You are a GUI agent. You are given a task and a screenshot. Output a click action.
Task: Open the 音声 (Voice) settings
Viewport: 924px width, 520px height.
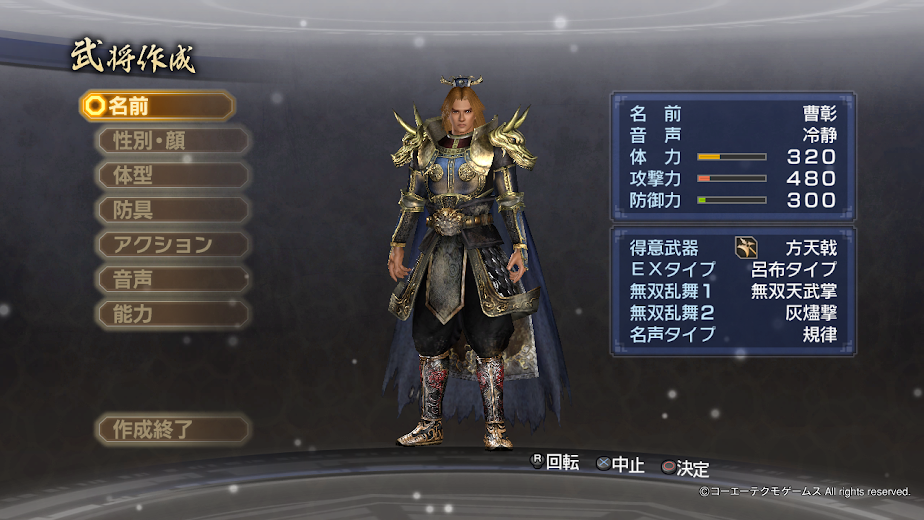point(172,279)
